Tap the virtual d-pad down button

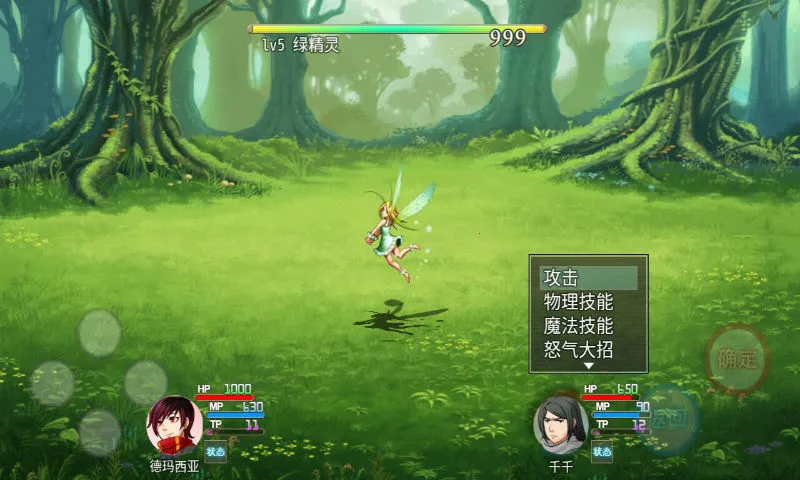pos(99,432)
